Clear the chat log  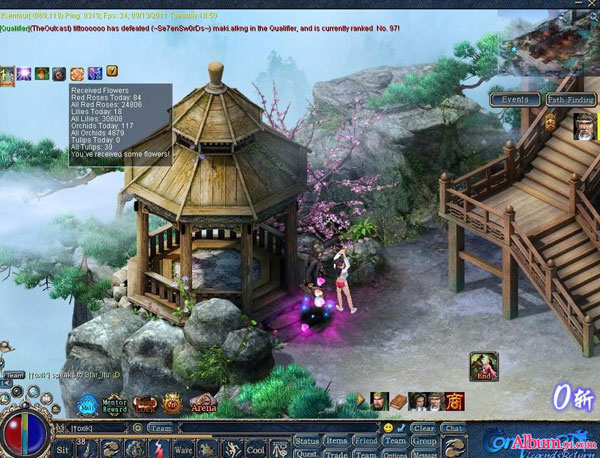tap(424, 427)
